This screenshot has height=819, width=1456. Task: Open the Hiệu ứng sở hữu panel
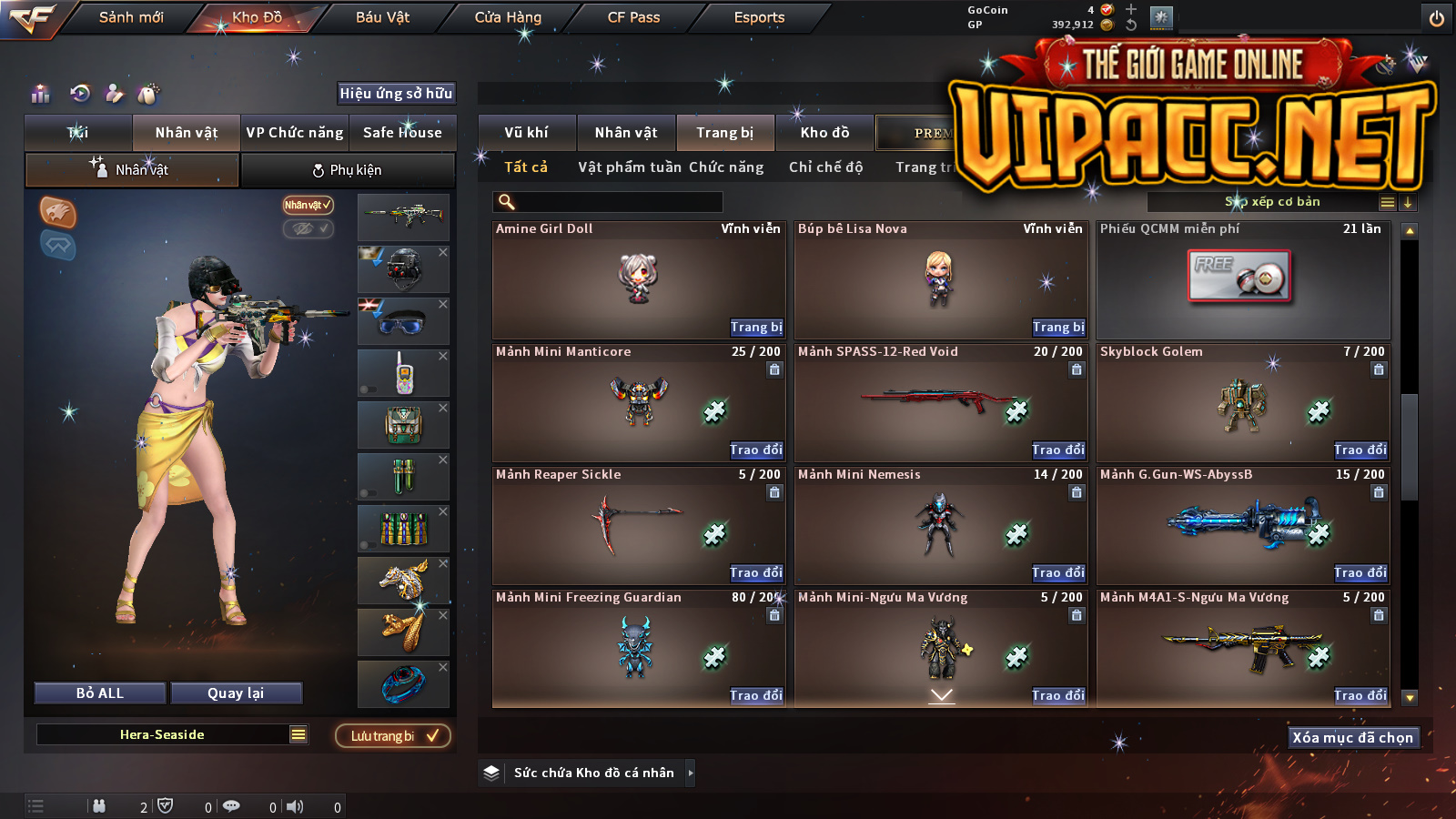[396, 93]
